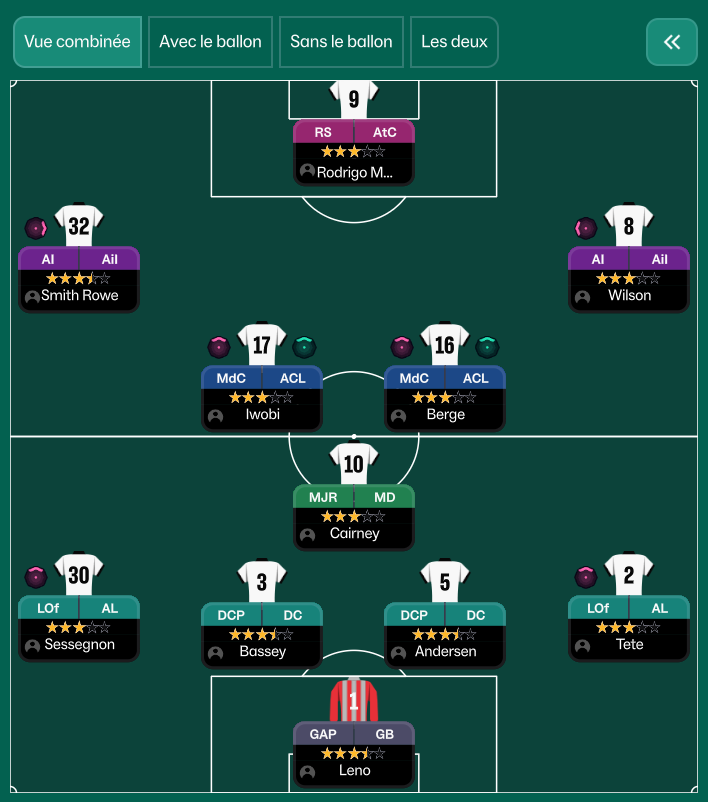Click the pink instruction icon beside Smith Rowe's shirt
This screenshot has height=802, width=708.
coord(36,228)
